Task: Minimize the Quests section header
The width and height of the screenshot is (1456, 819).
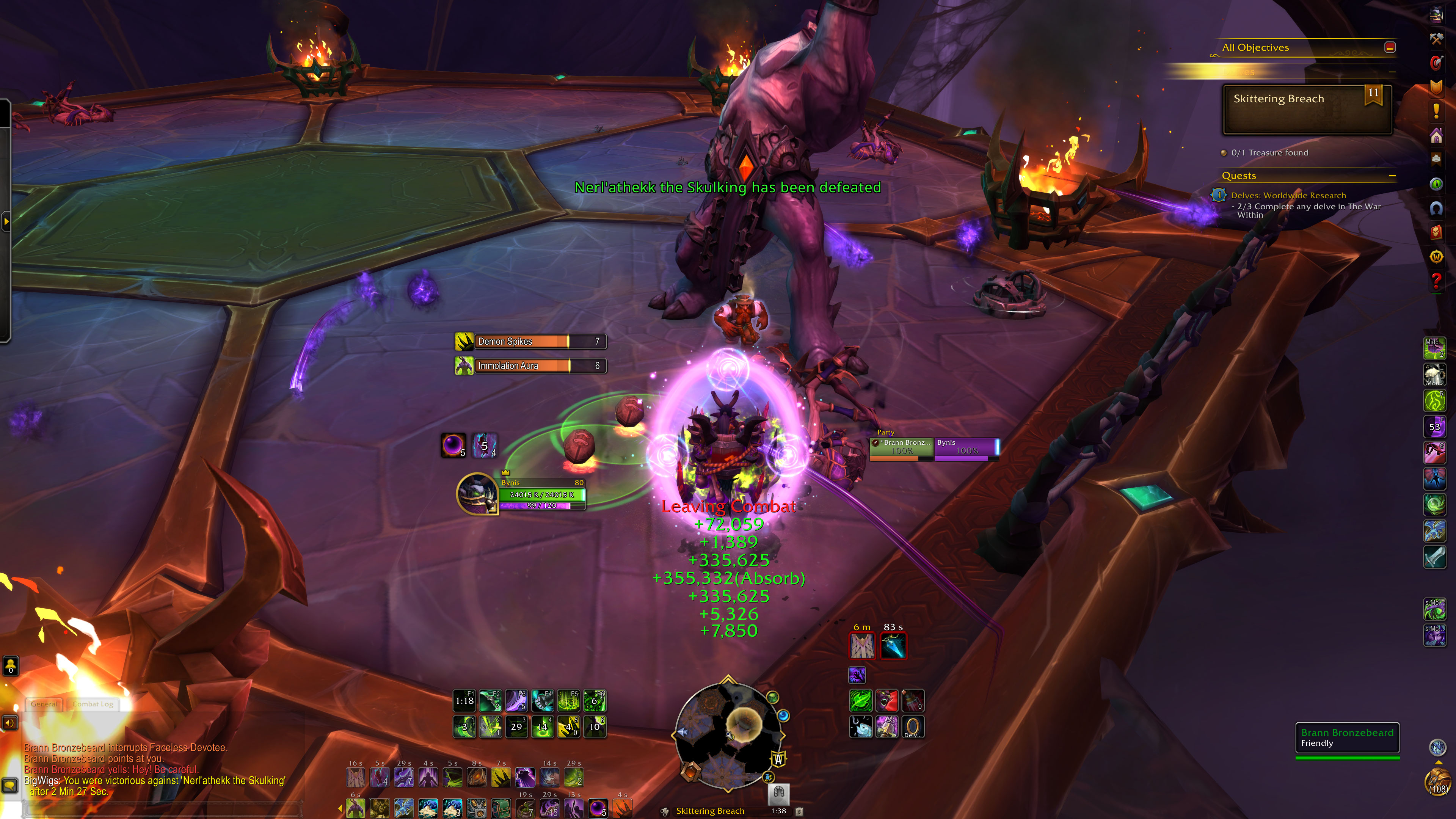Action: [x=1392, y=176]
